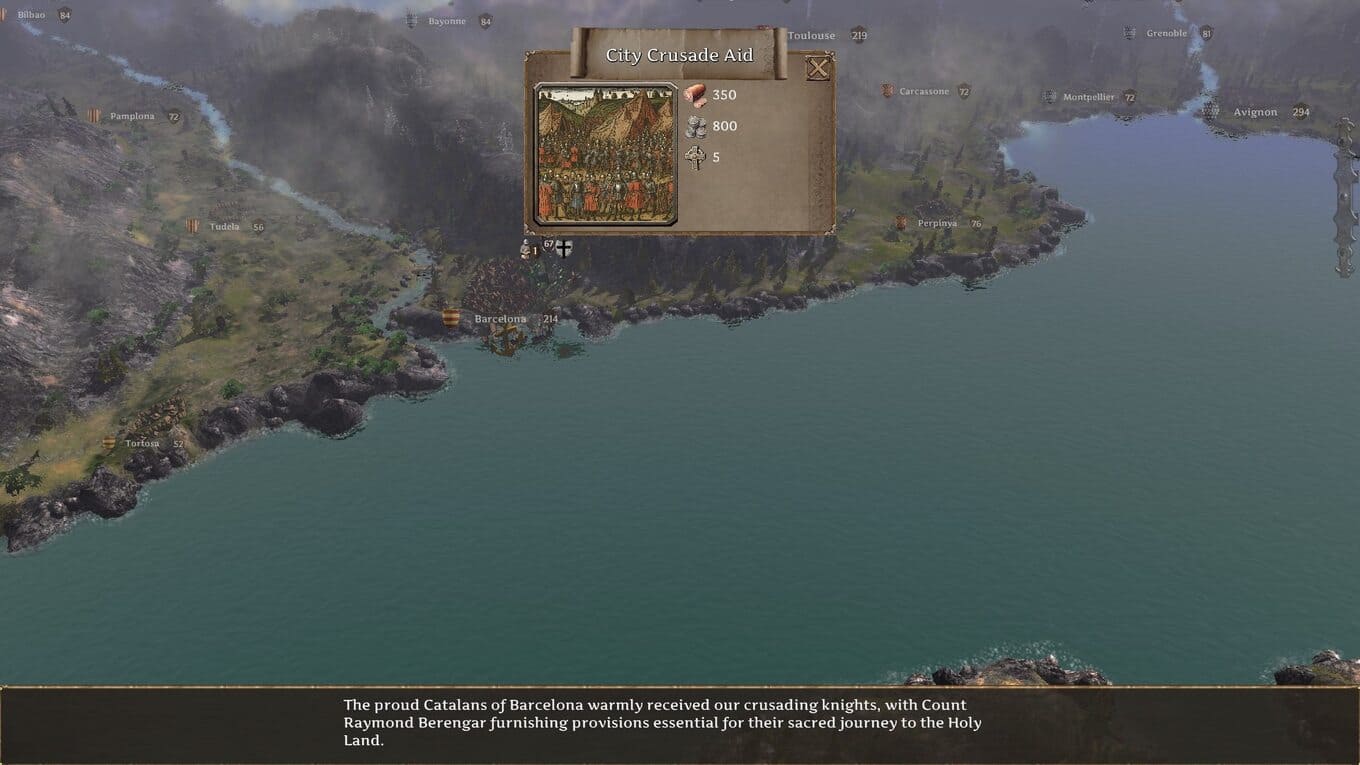Viewport: 1360px width, 765px height.
Task: Choose the Grenoble city label
Action: tap(1166, 33)
